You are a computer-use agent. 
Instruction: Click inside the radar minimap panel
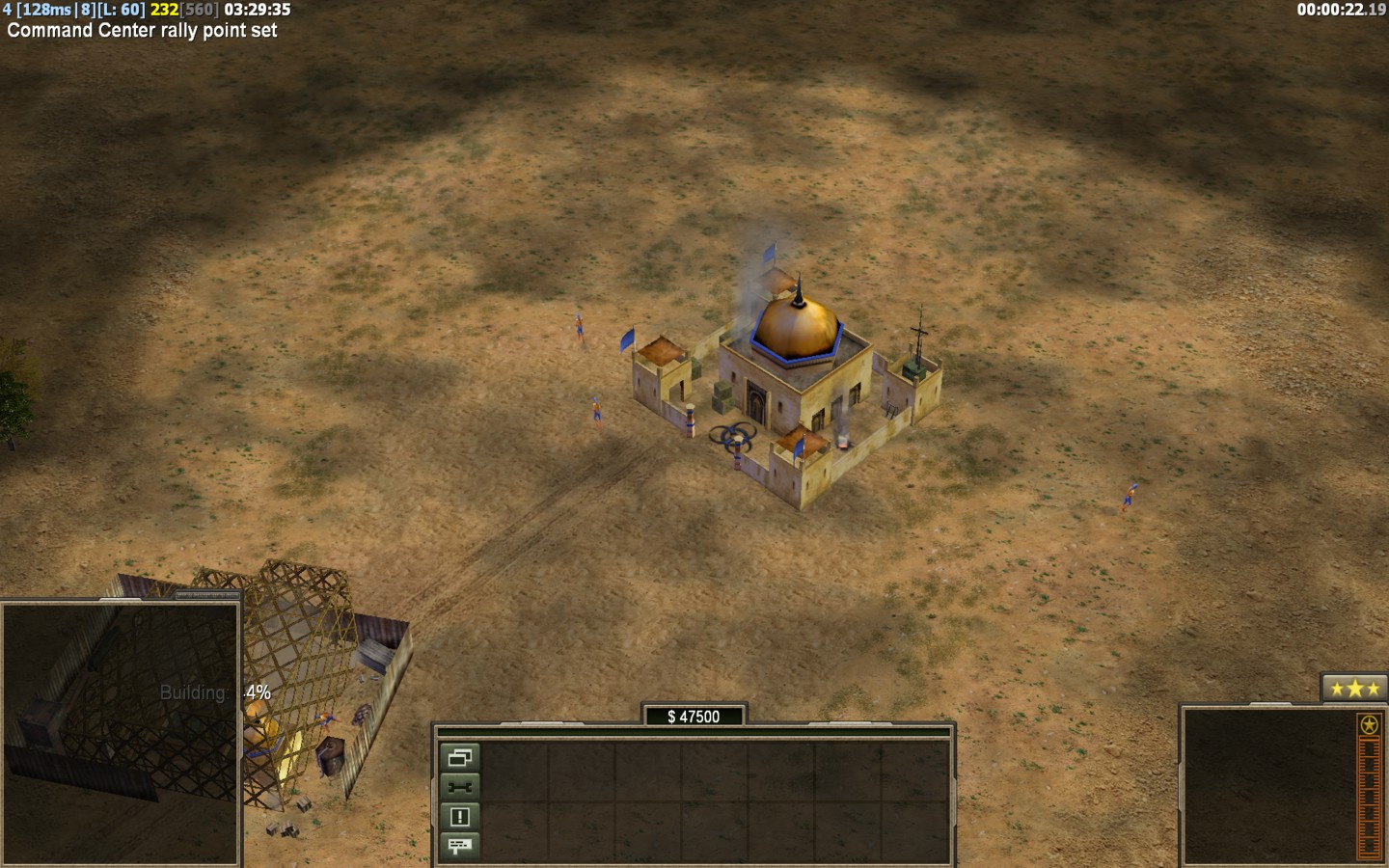[x=120, y=733]
